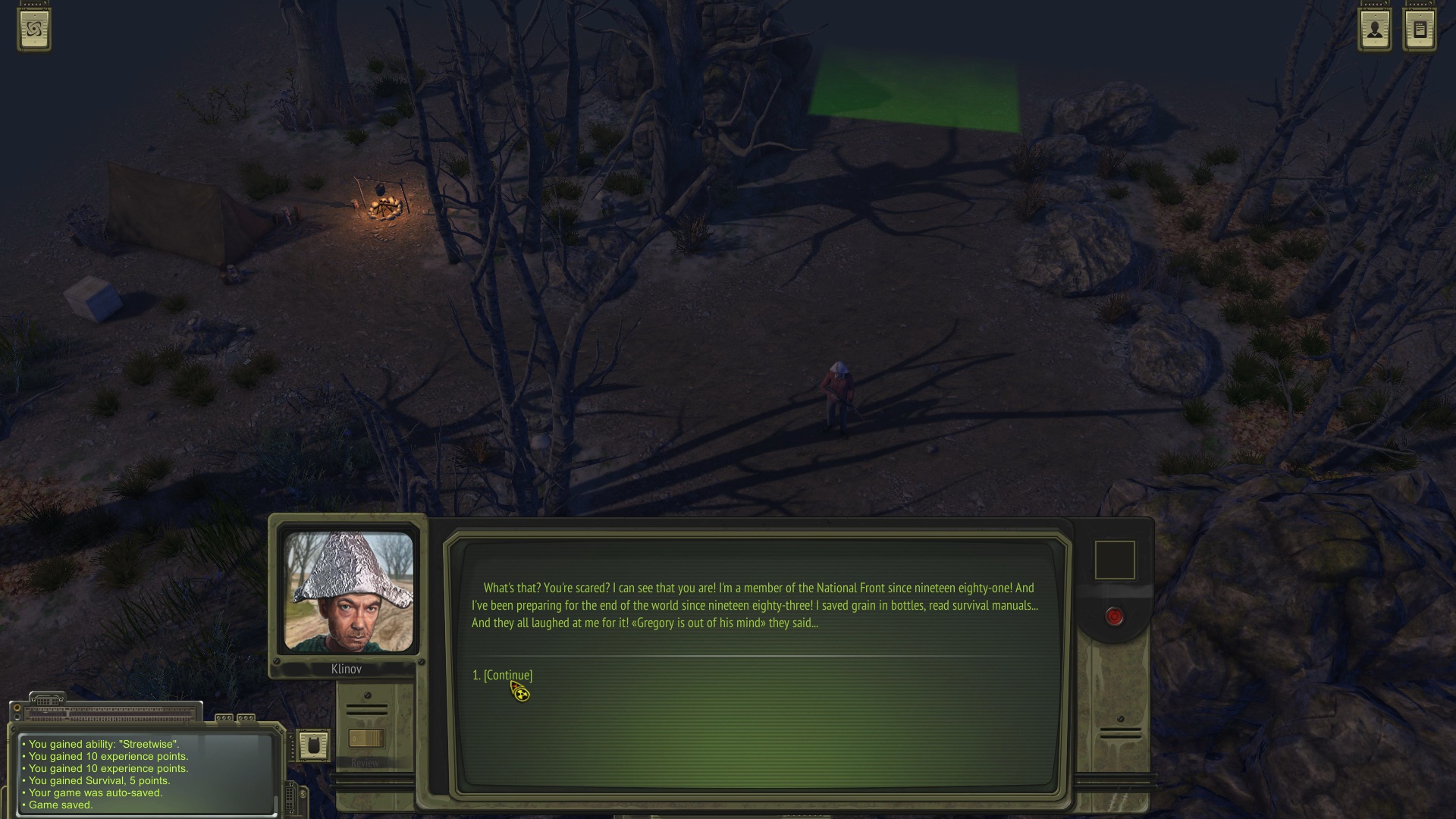Open the journal document icon

point(1420,30)
